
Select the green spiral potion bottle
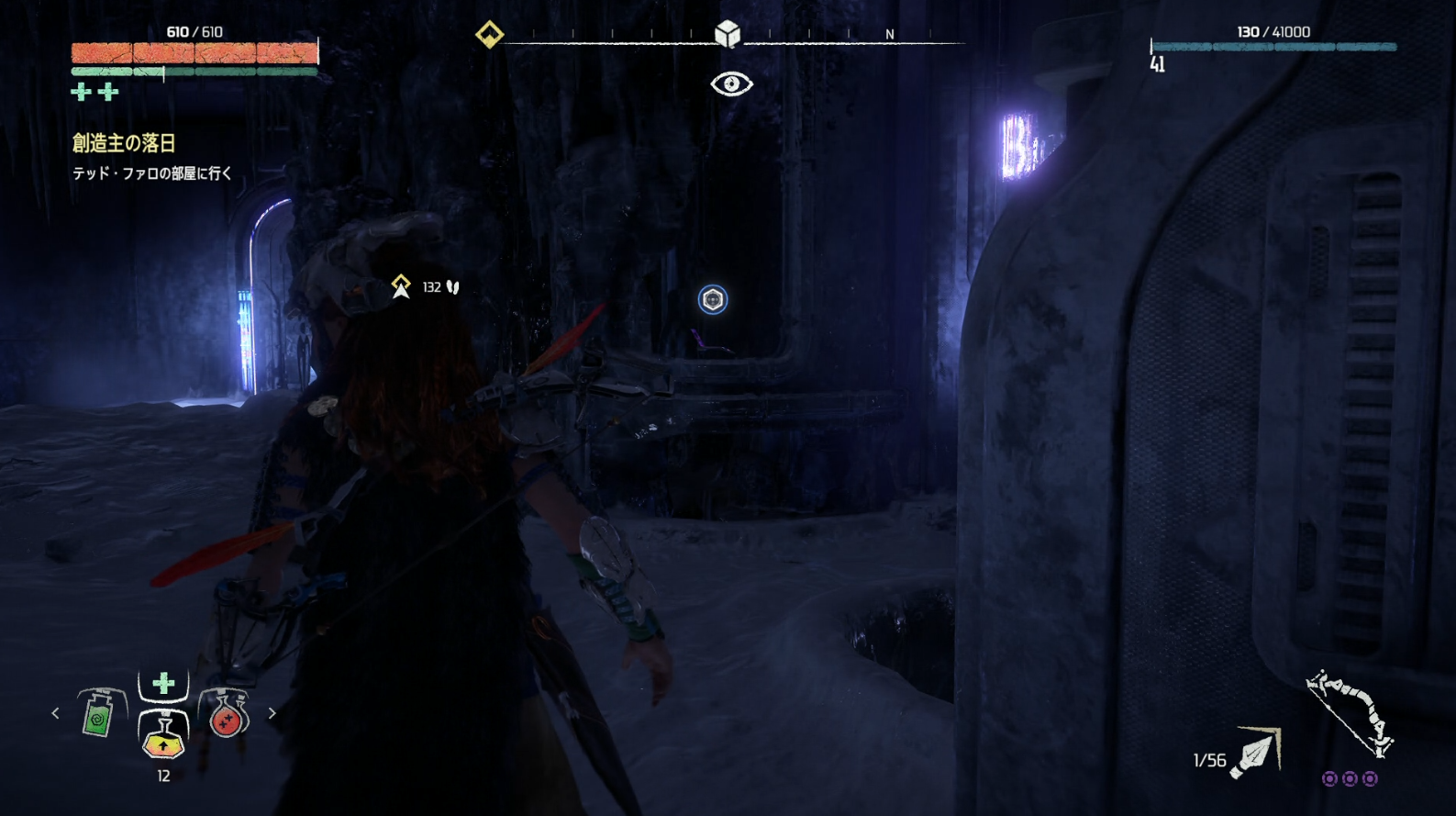tap(99, 713)
